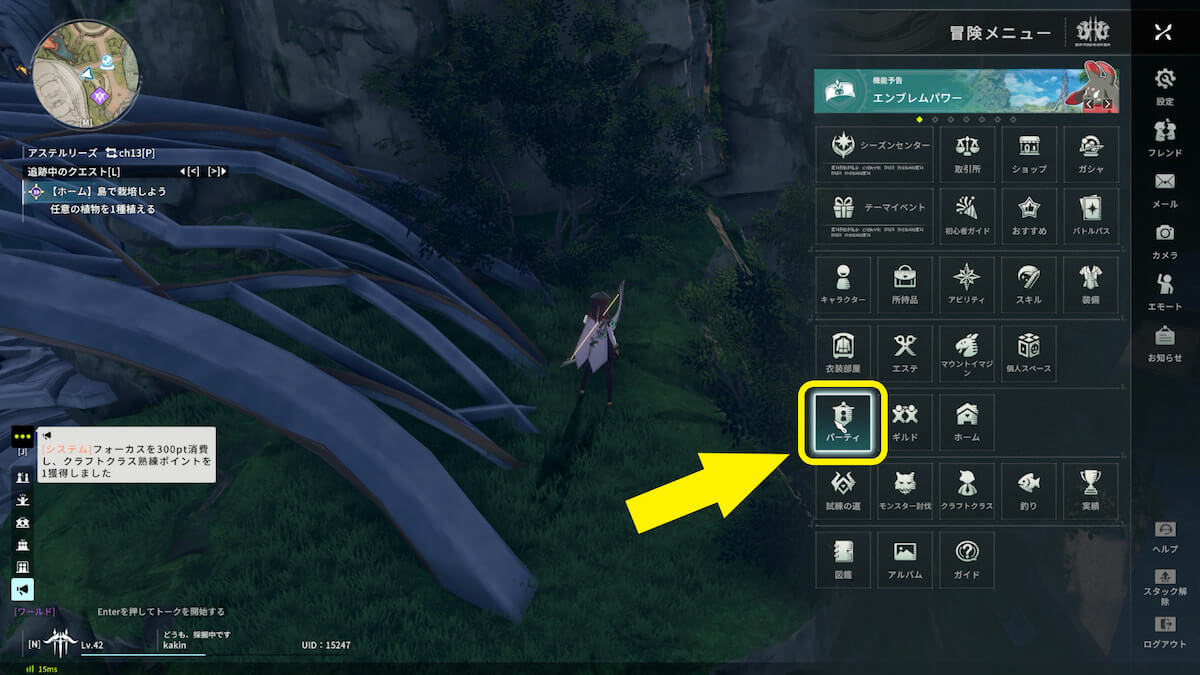
Task: Close the adventure menu with the X icon
Action: tap(1163, 32)
